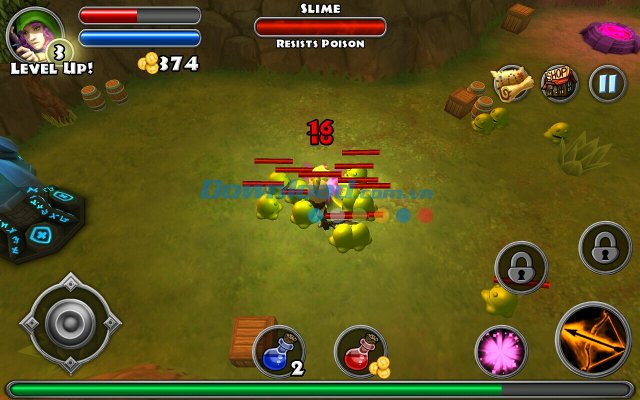Use the red health potion
The image size is (640, 400).
click(x=359, y=351)
